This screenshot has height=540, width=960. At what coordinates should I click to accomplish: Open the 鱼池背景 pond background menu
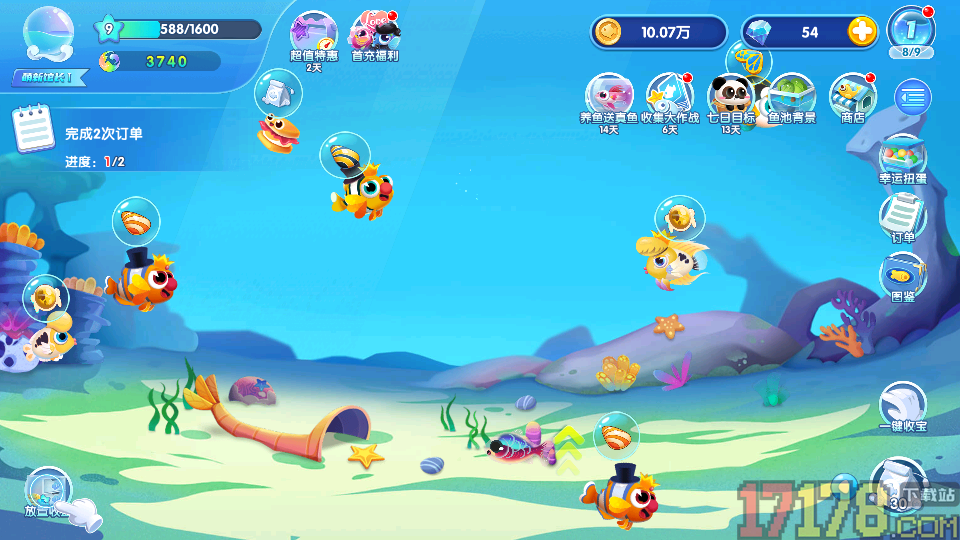click(792, 97)
